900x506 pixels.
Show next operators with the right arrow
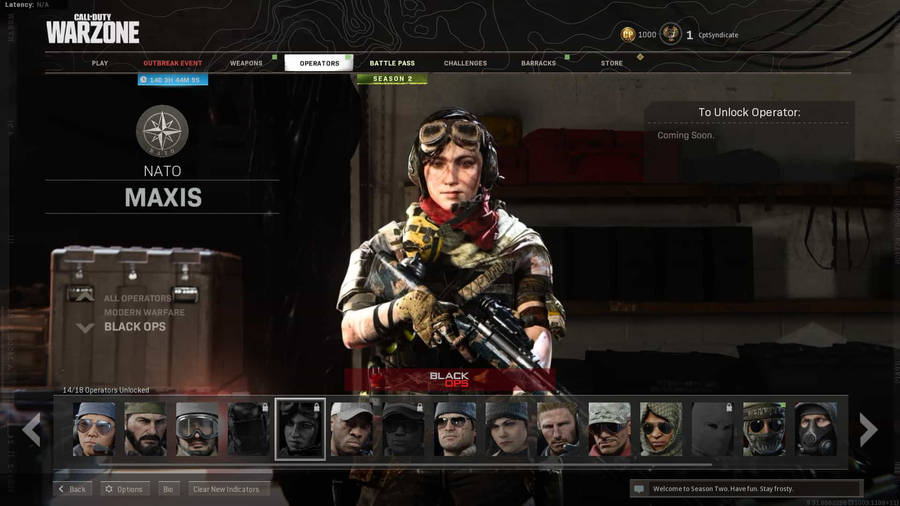(868, 430)
